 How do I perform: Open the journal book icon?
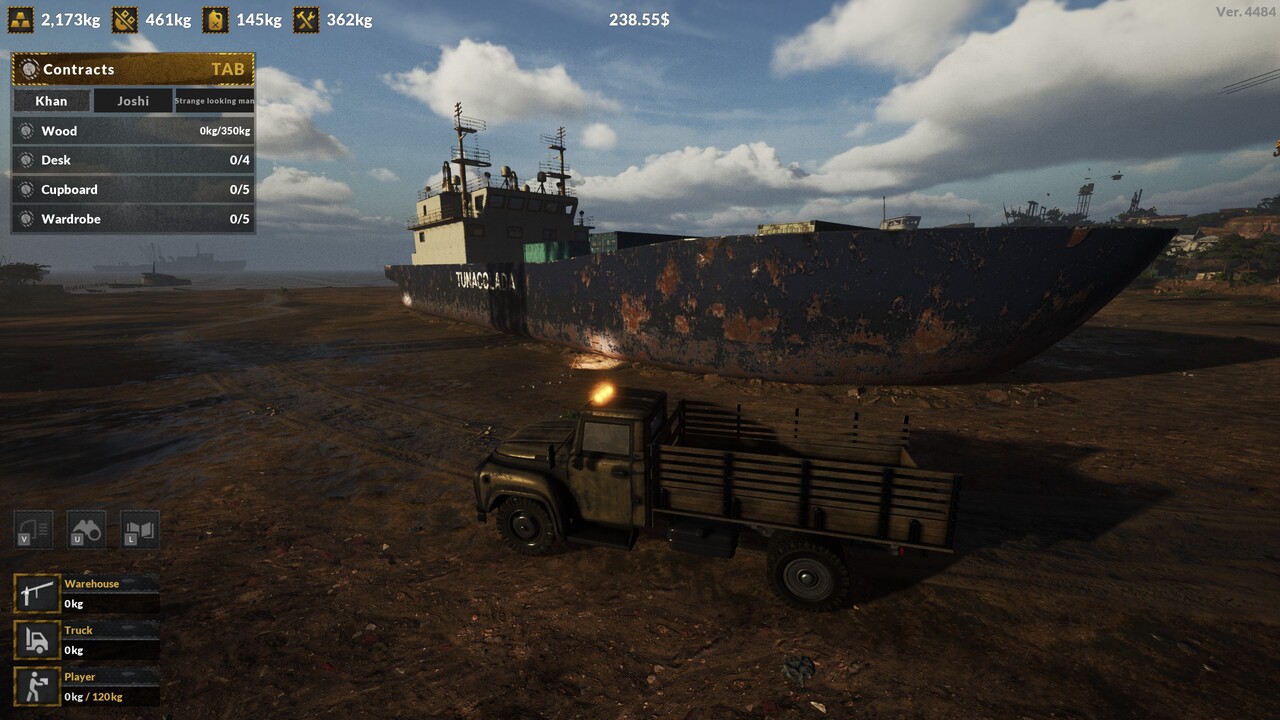pos(140,530)
